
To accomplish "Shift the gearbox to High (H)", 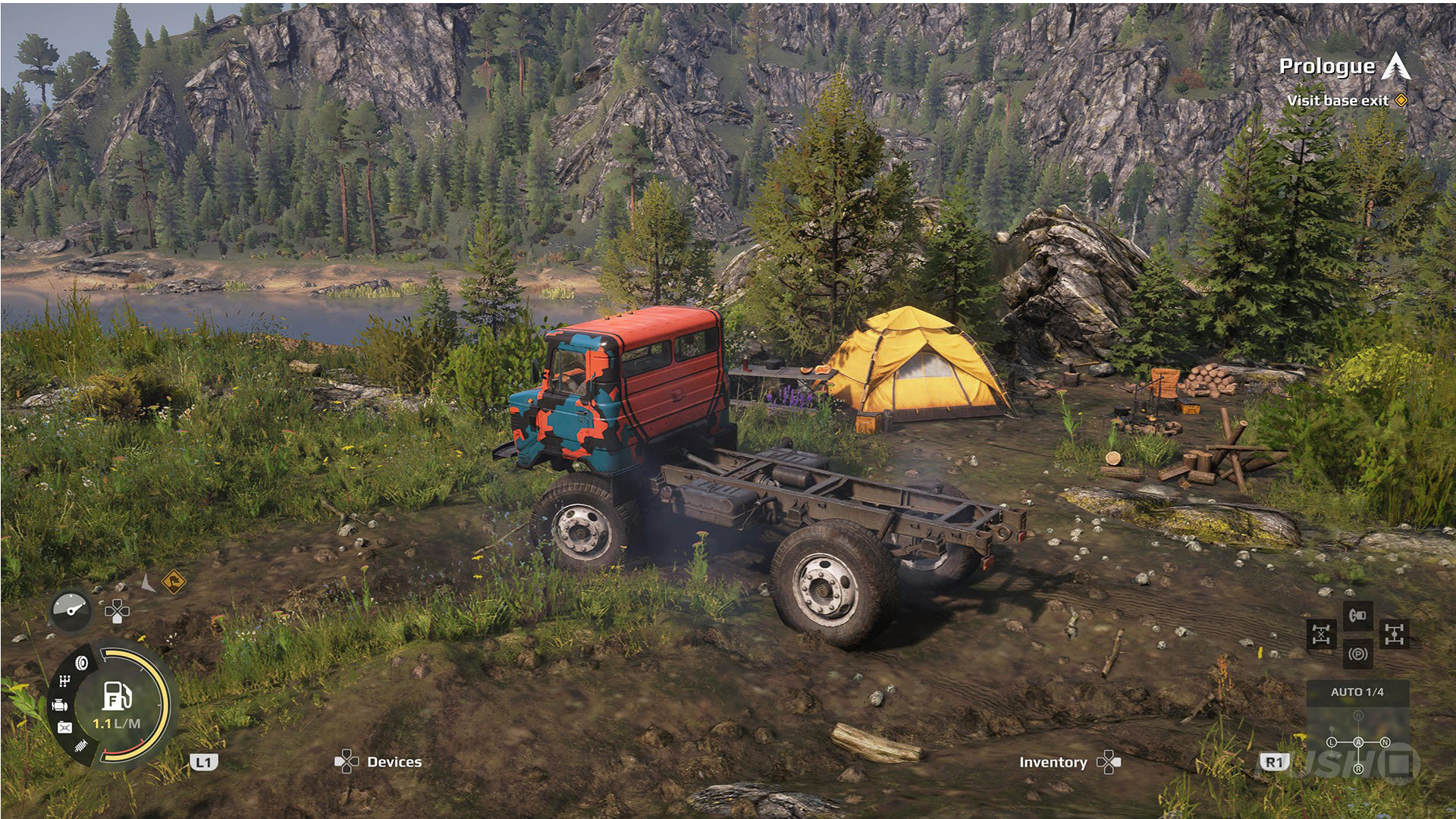I will tap(1358, 716).
